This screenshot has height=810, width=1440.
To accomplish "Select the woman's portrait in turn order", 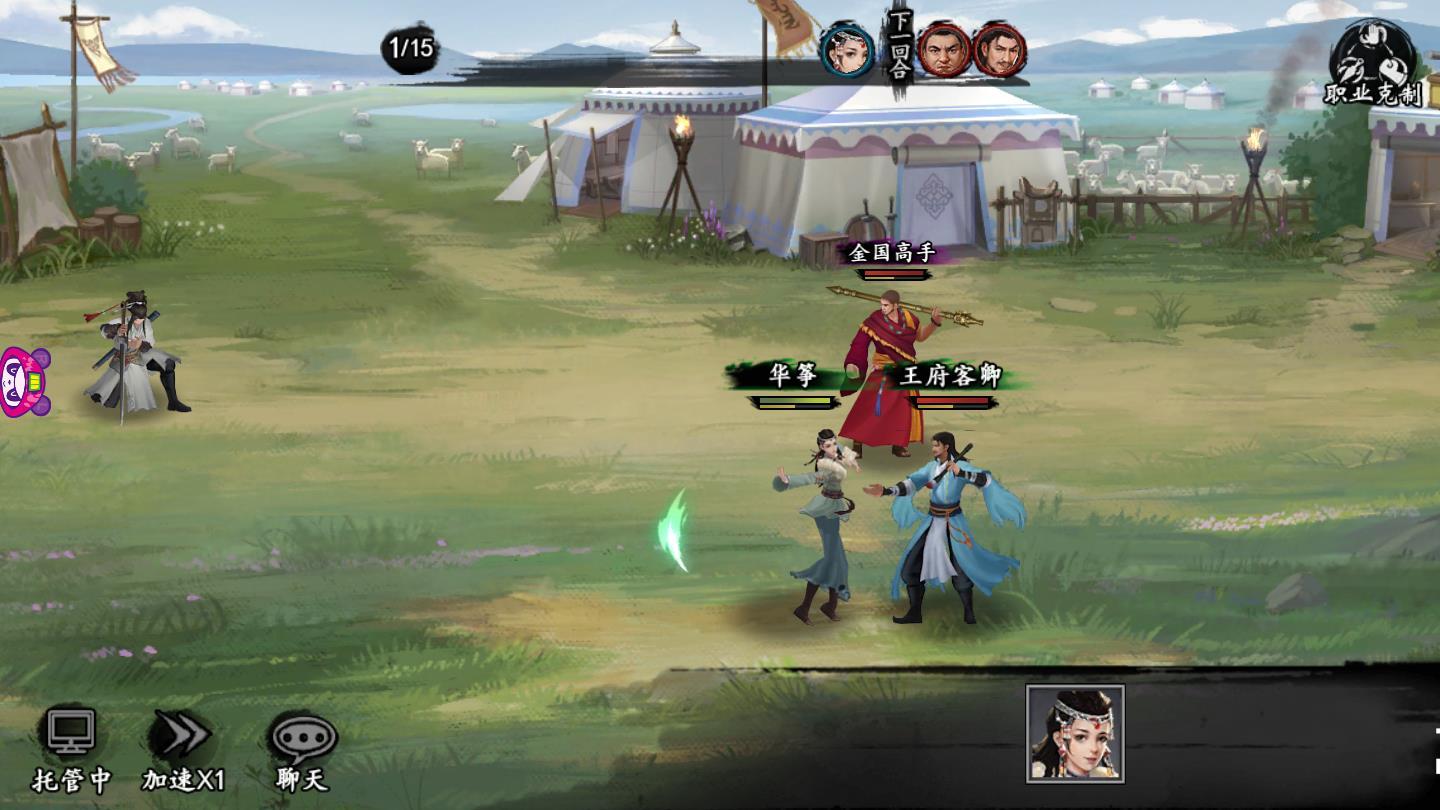I will tap(847, 50).
